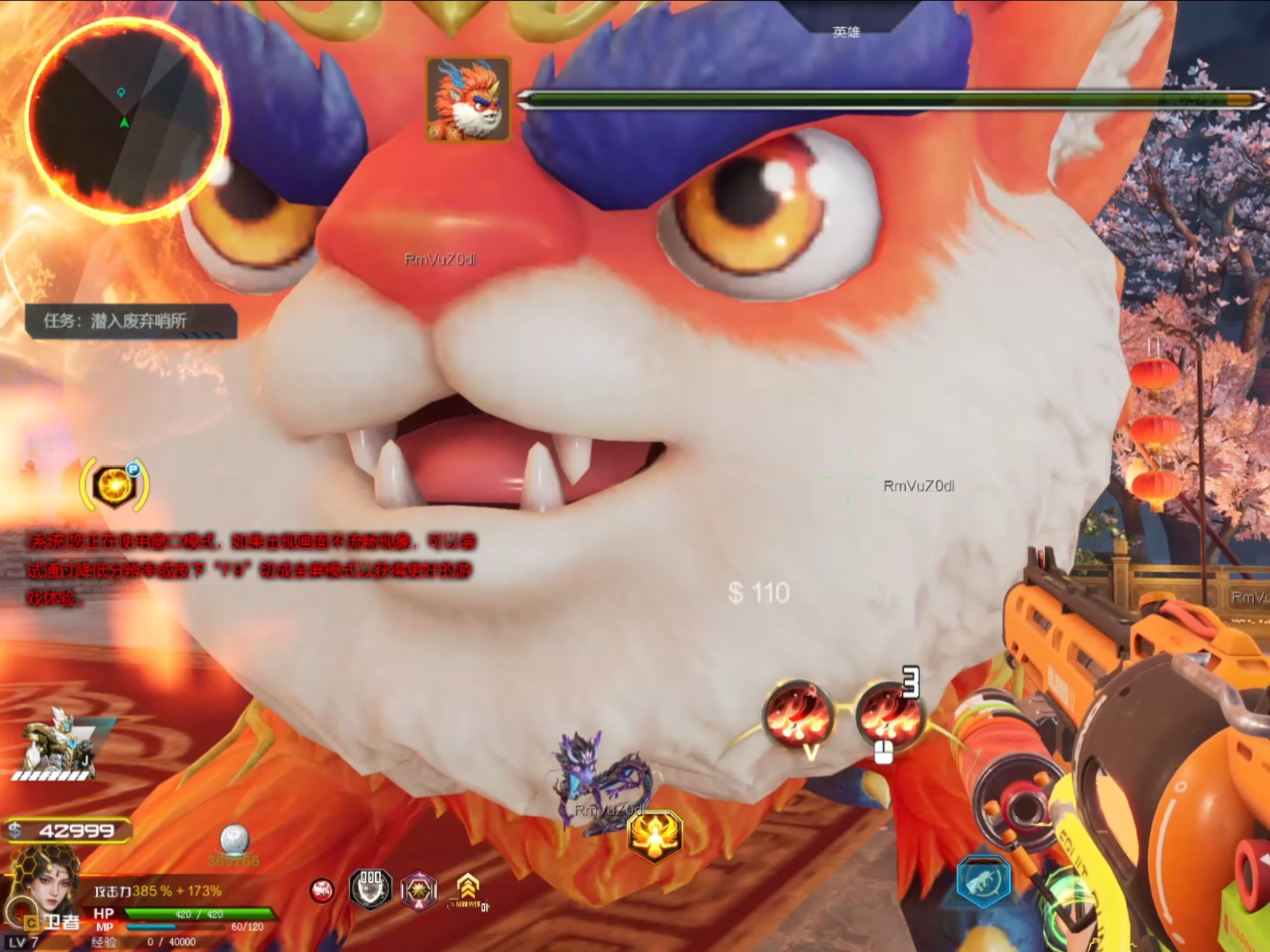Open the circular flame-ringed minimap

point(126,119)
